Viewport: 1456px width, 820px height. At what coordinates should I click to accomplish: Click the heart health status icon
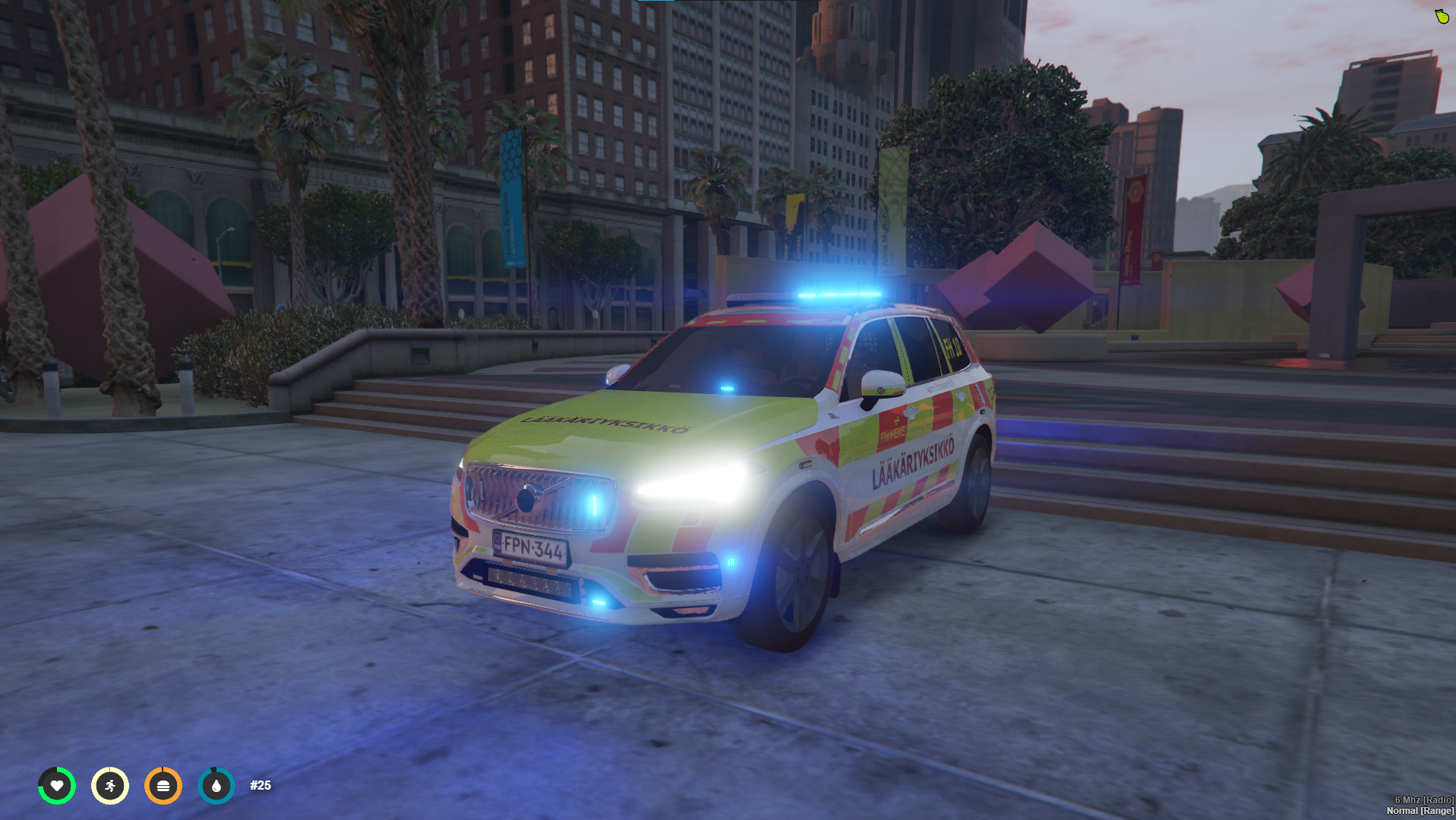57,786
